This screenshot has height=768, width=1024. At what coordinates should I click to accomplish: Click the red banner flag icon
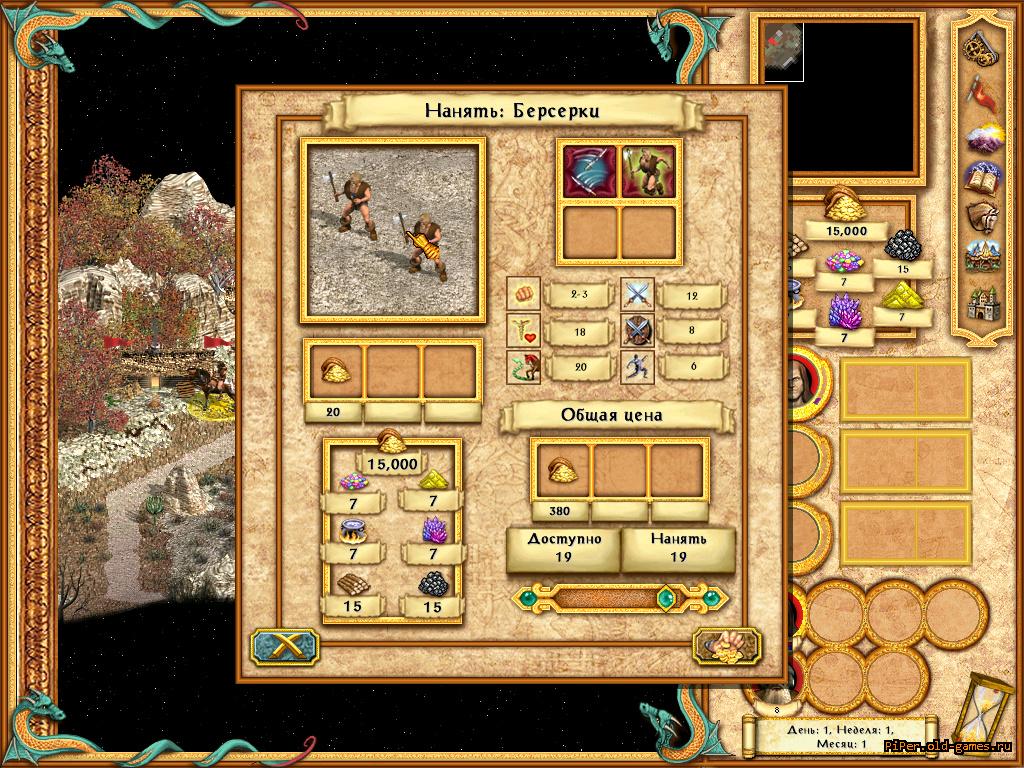coord(977,90)
